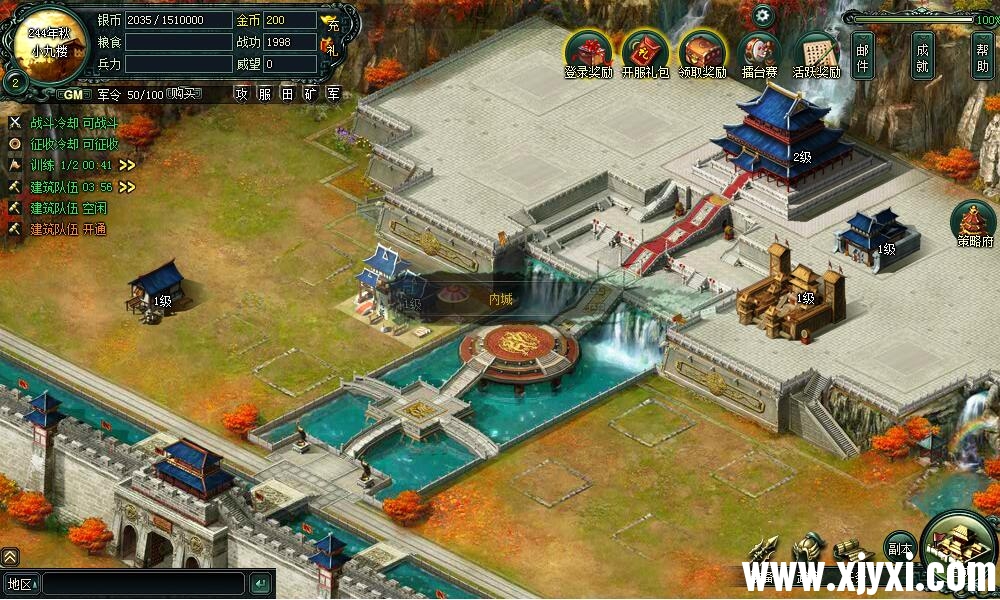This screenshot has width=1000, height=600.
Task: Open the 活跃奖励 activity reward icon
Action: pos(816,52)
